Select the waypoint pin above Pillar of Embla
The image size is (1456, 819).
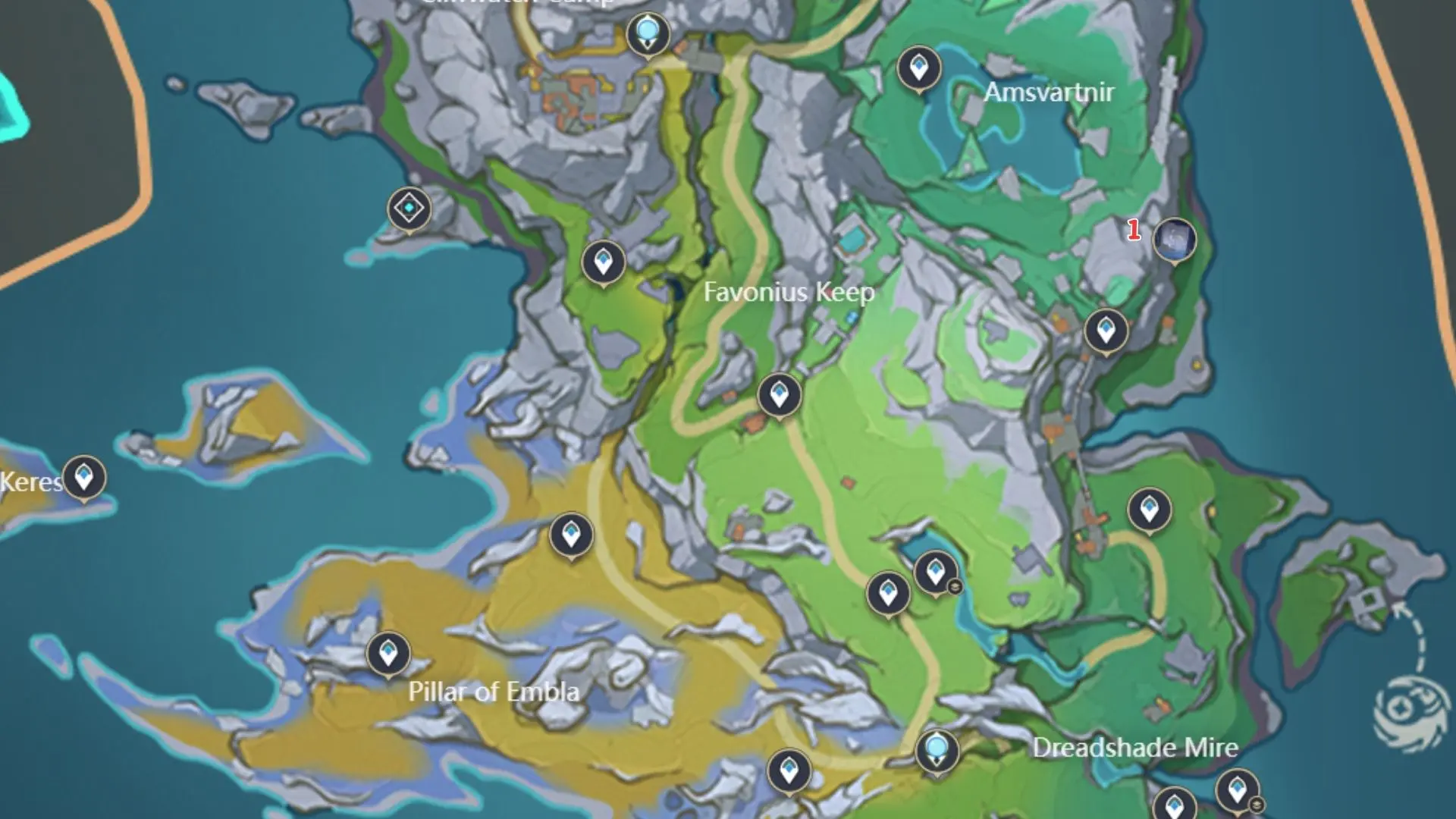pyautogui.click(x=389, y=651)
